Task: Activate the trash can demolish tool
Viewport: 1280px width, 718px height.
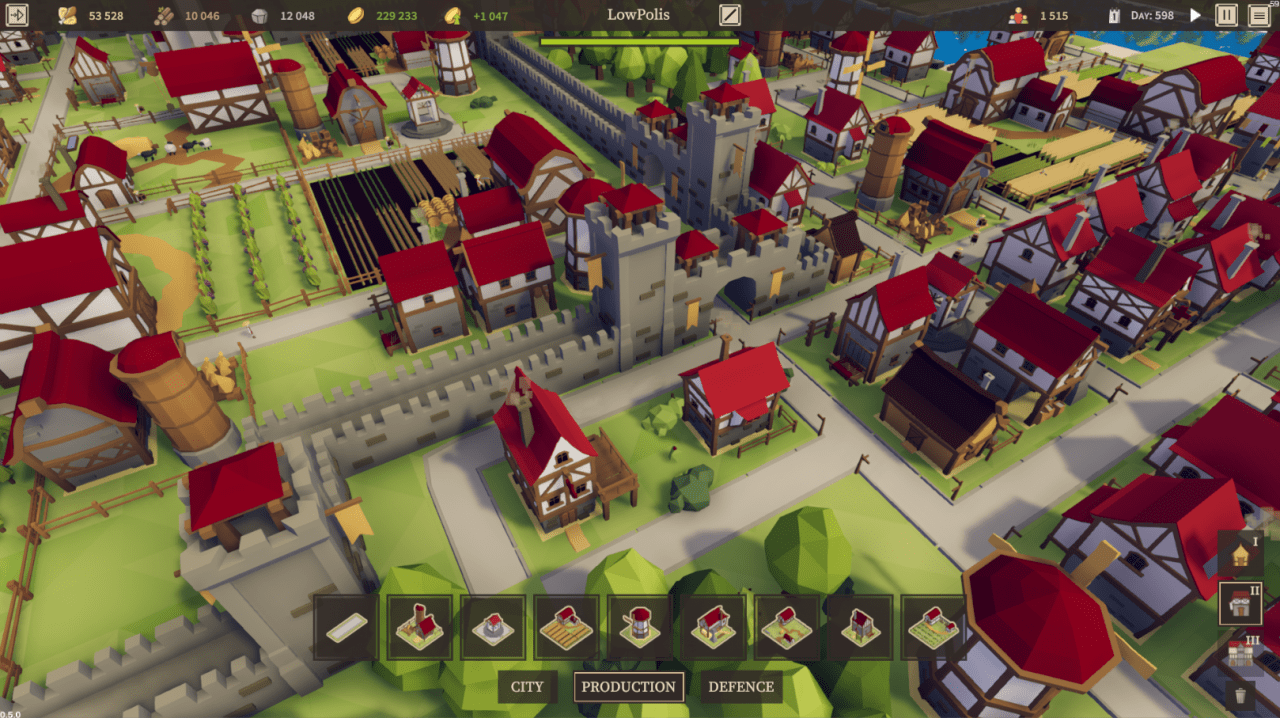Action: click(x=1241, y=695)
